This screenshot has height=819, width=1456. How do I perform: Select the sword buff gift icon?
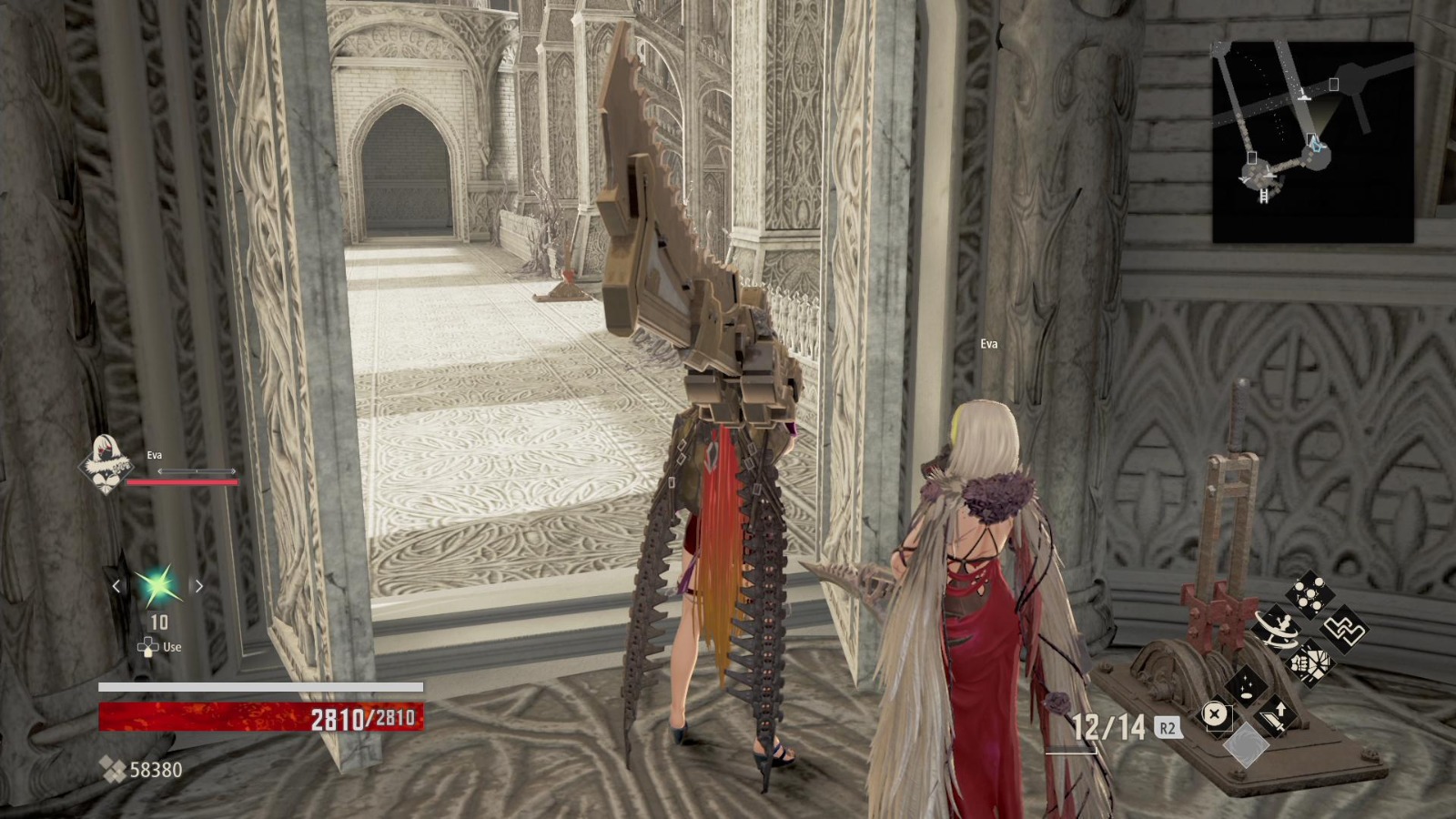[1275, 717]
